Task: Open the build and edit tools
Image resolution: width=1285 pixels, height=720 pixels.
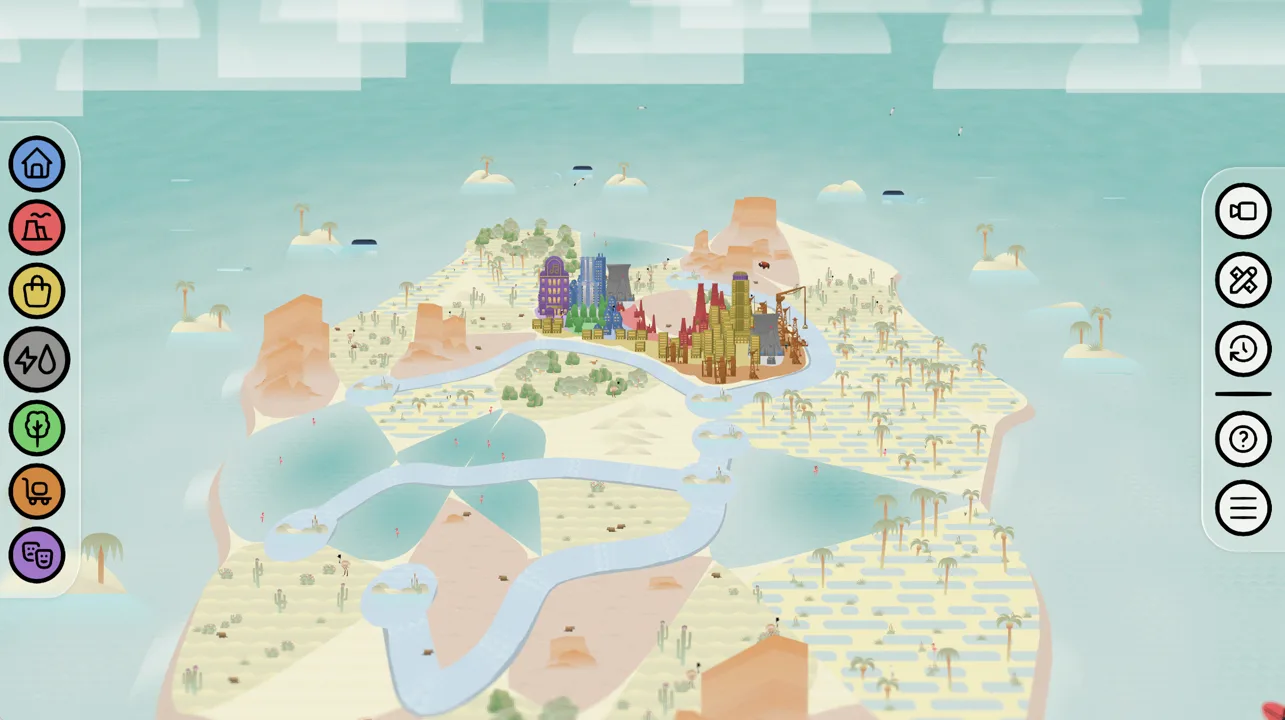Action: 1242,280
